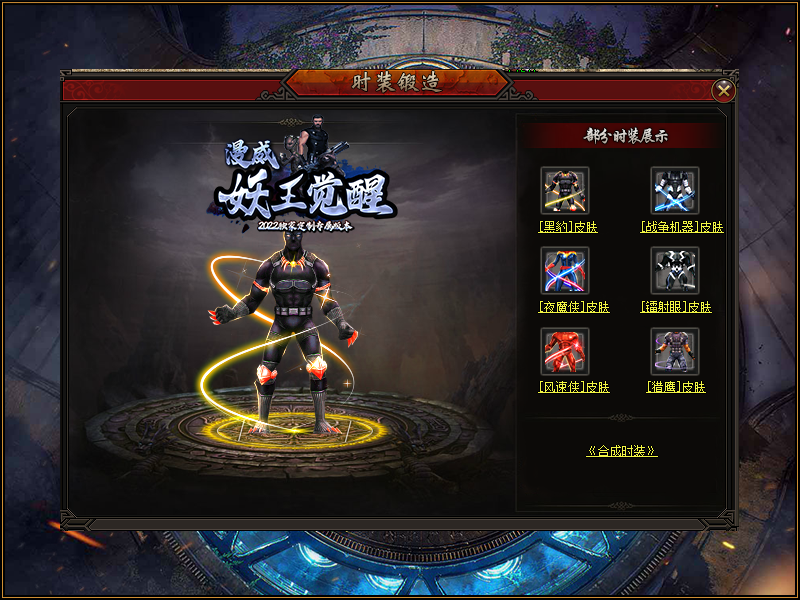Screen dimensions: 800x600
Task: Close the 时装锻造 window
Action: tap(723, 91)
